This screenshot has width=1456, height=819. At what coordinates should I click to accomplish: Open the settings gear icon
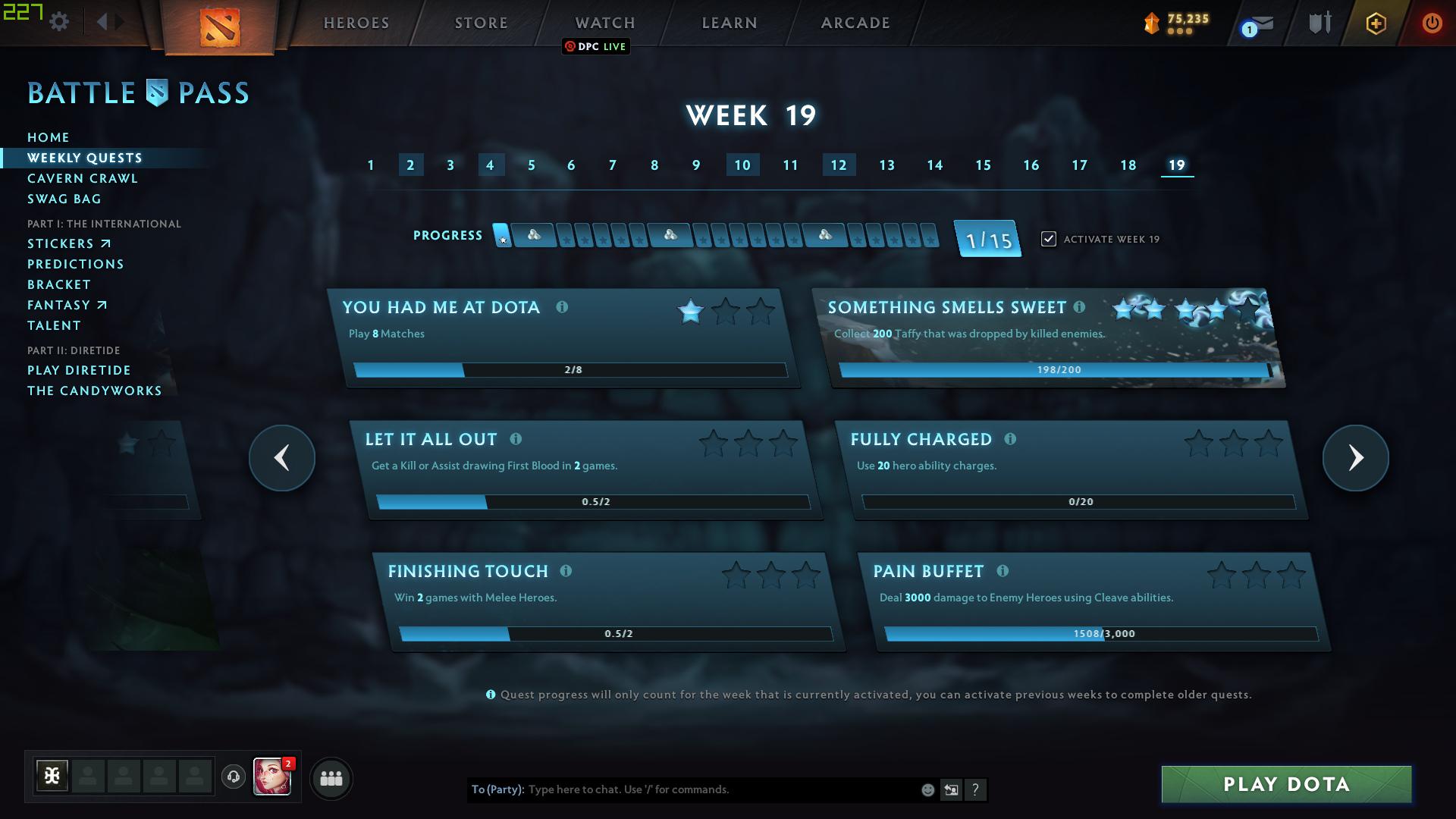pos(59,22)
